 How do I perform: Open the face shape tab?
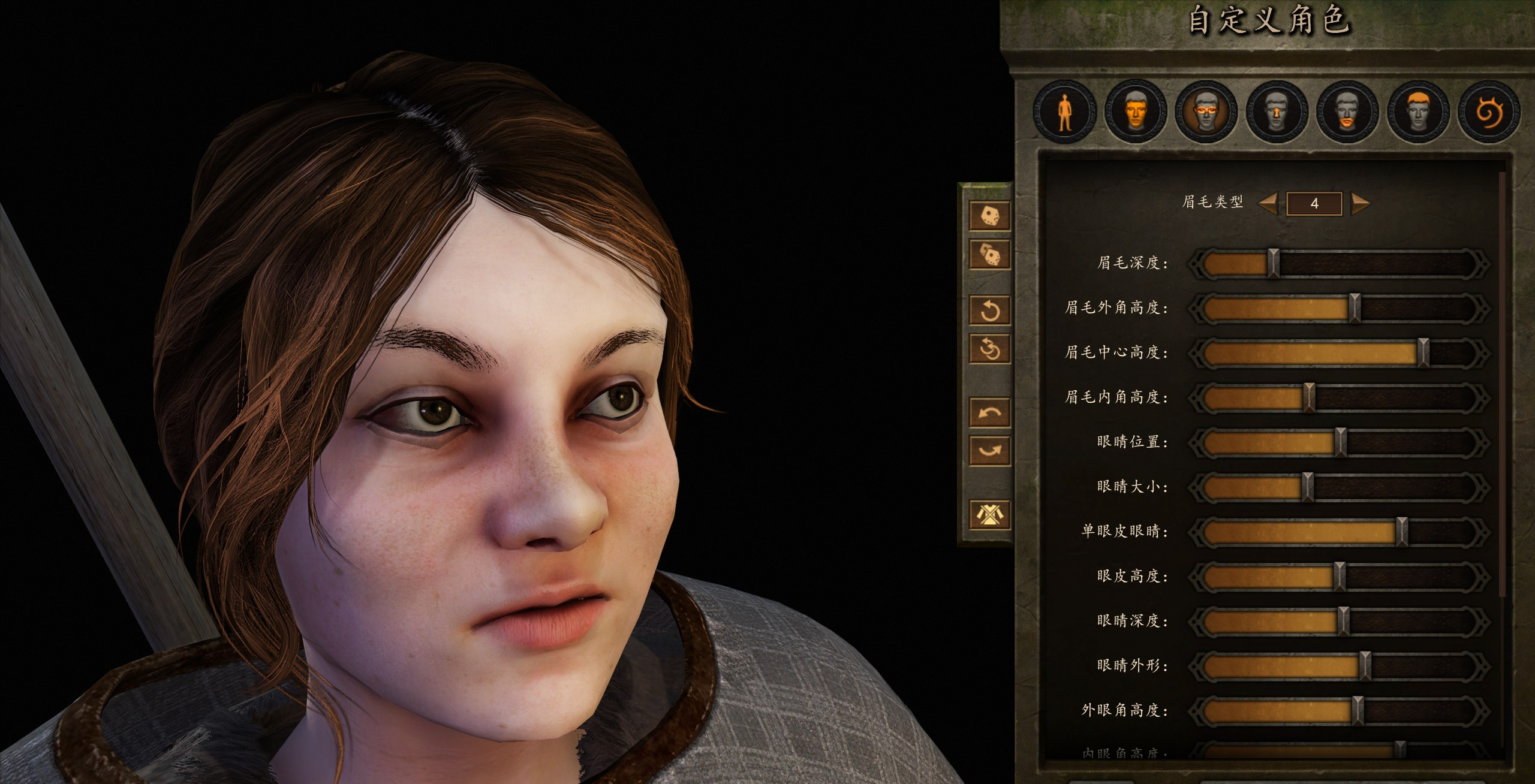click(x=1135, y=112)
